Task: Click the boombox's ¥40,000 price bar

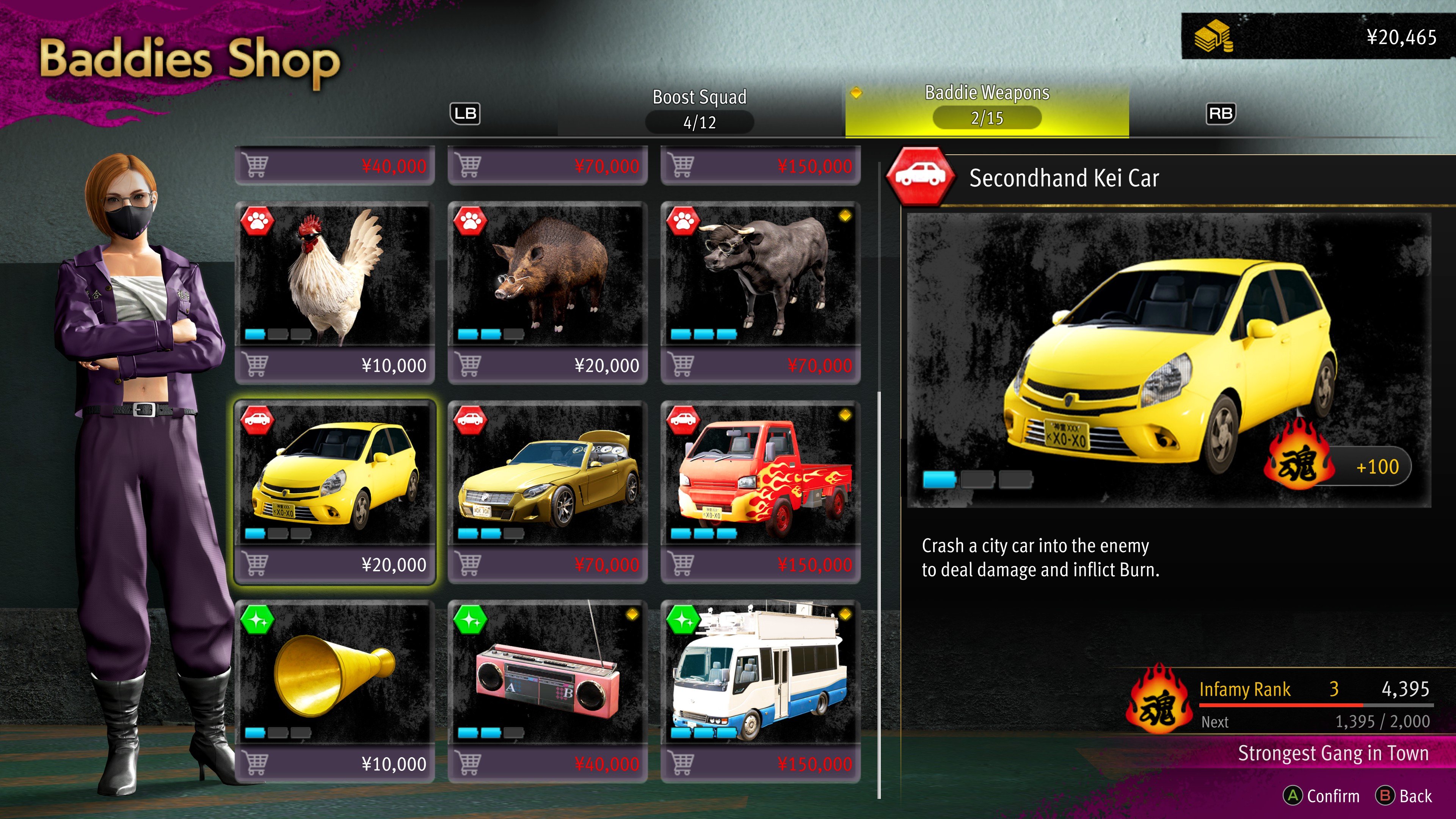Action: [547, 764]
